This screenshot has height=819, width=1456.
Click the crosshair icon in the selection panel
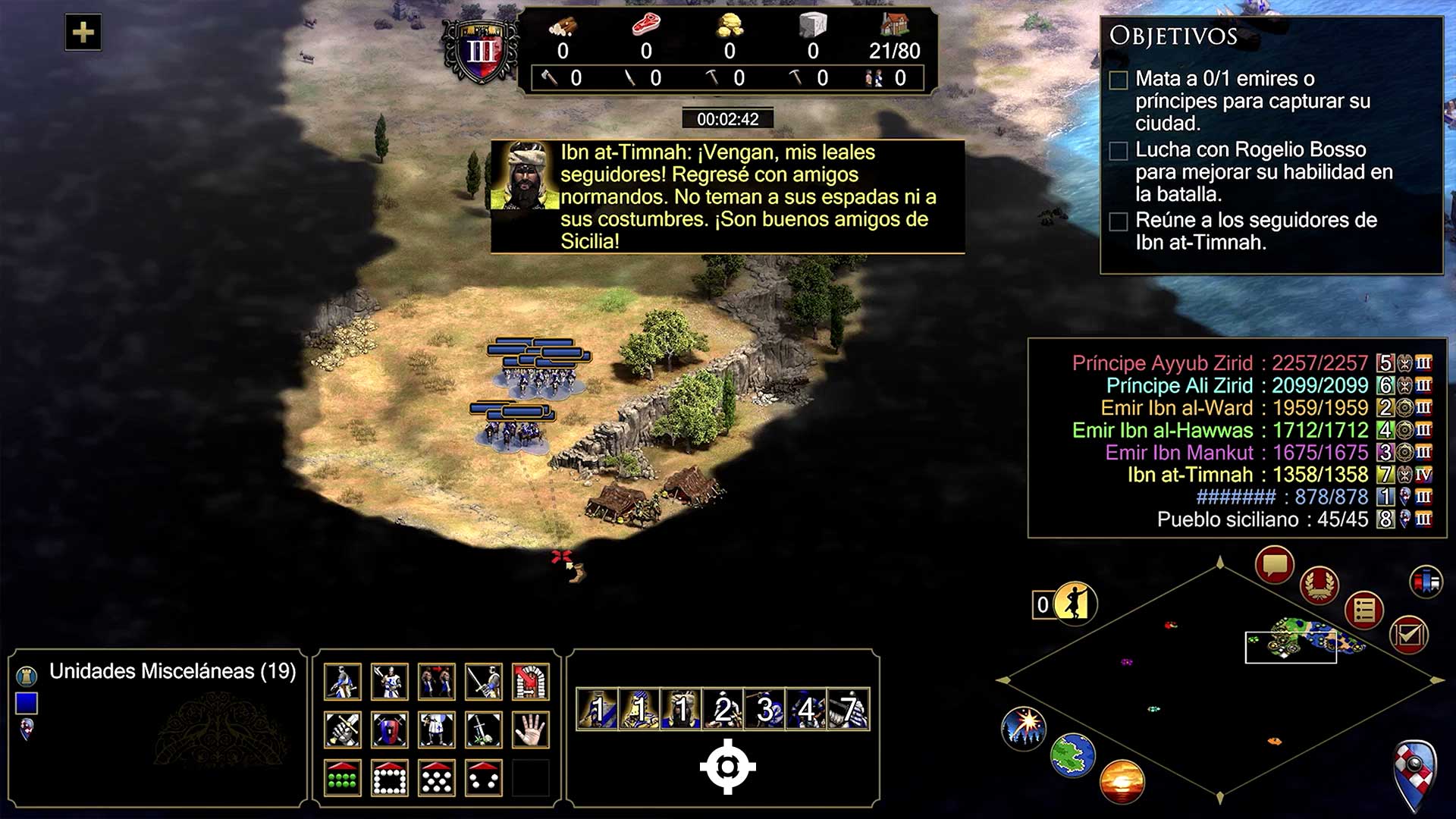pos(727,767)
